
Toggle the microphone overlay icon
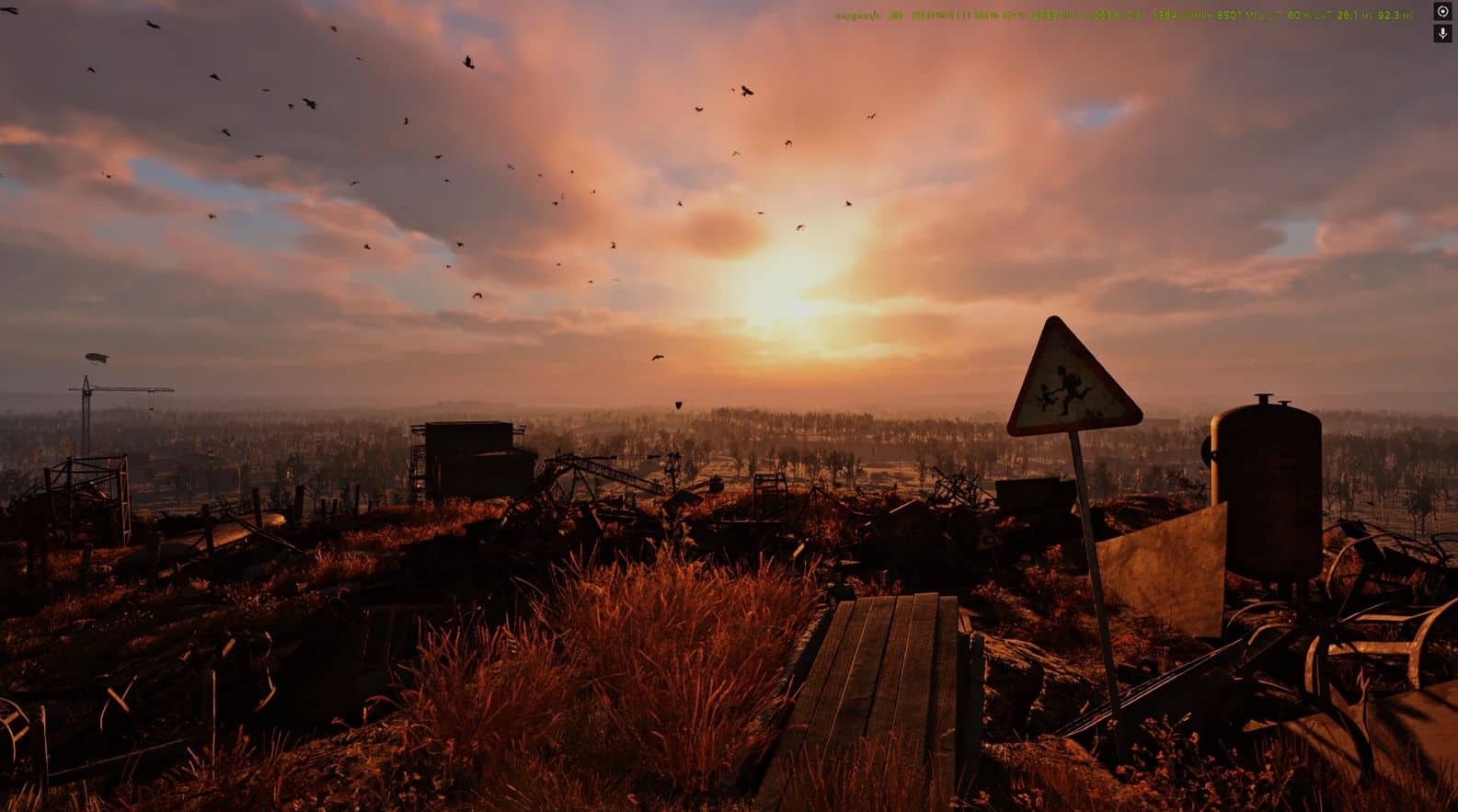pos(1442,33)
